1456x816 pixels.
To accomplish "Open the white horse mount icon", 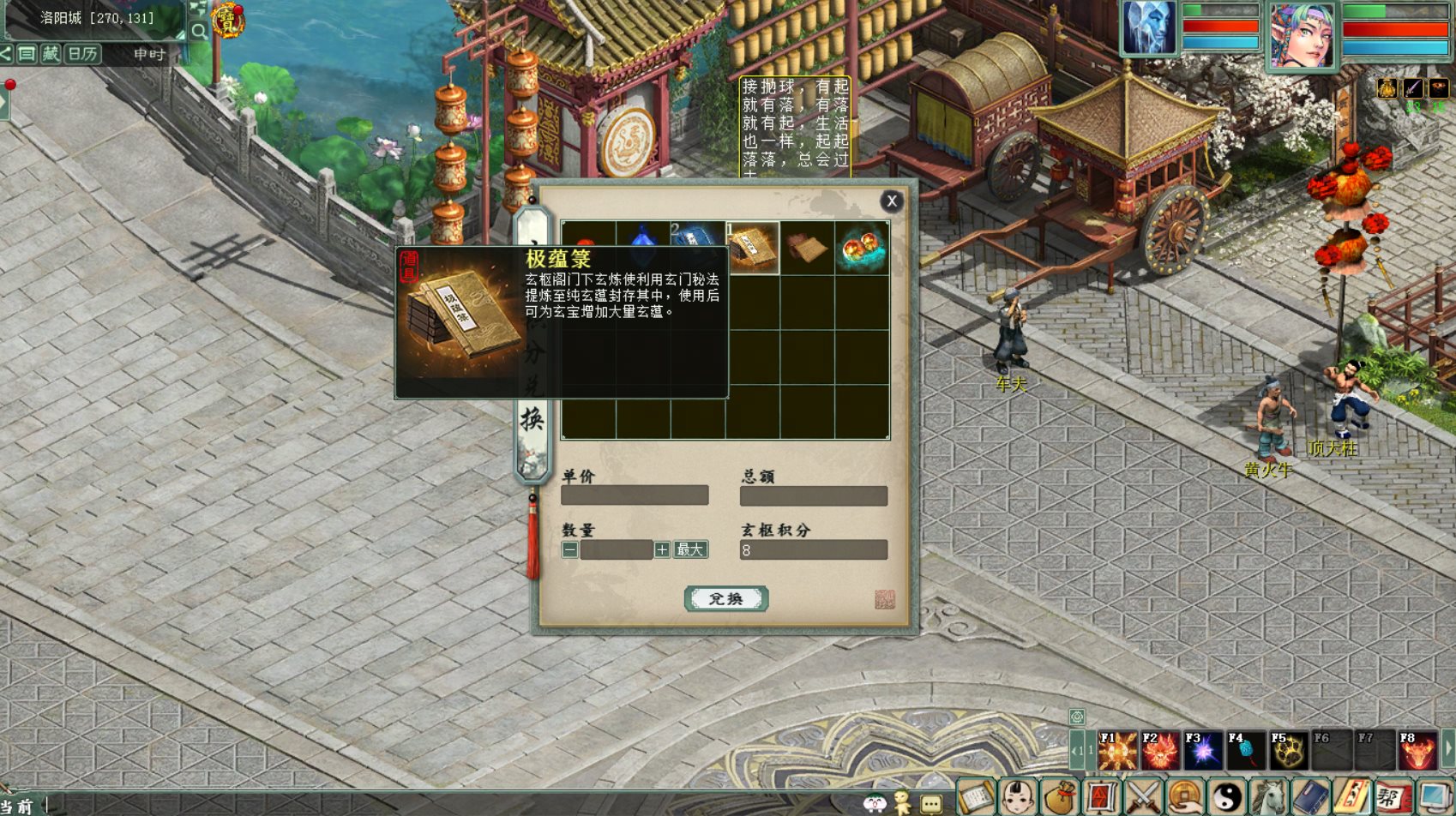I will 1269,797.
